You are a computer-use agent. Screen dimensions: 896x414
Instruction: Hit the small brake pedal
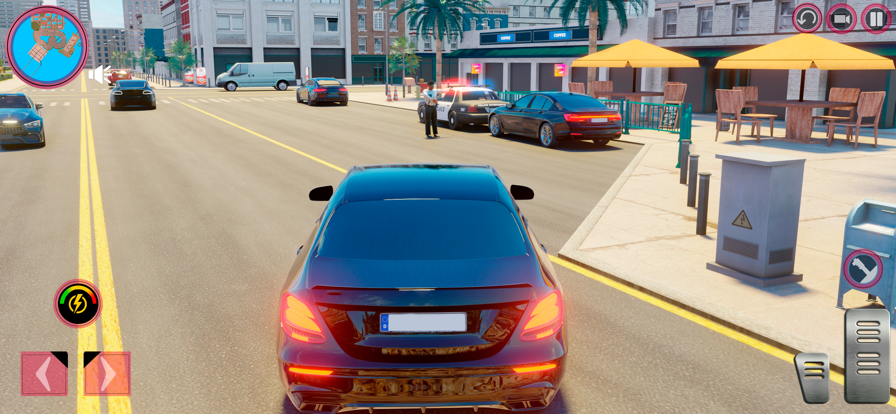coord(812,377)
